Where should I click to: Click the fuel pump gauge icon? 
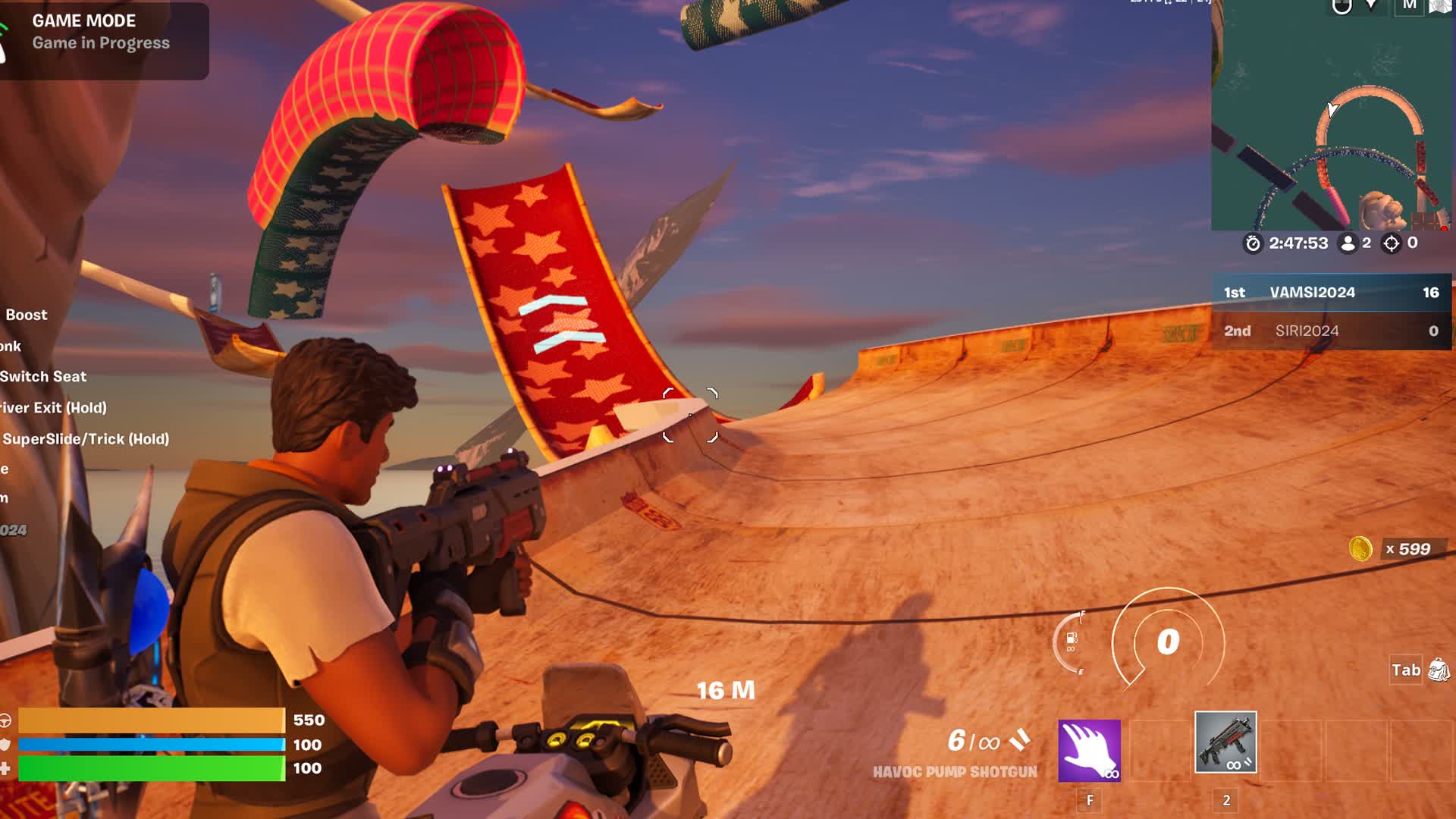(x=1071, y=639)
